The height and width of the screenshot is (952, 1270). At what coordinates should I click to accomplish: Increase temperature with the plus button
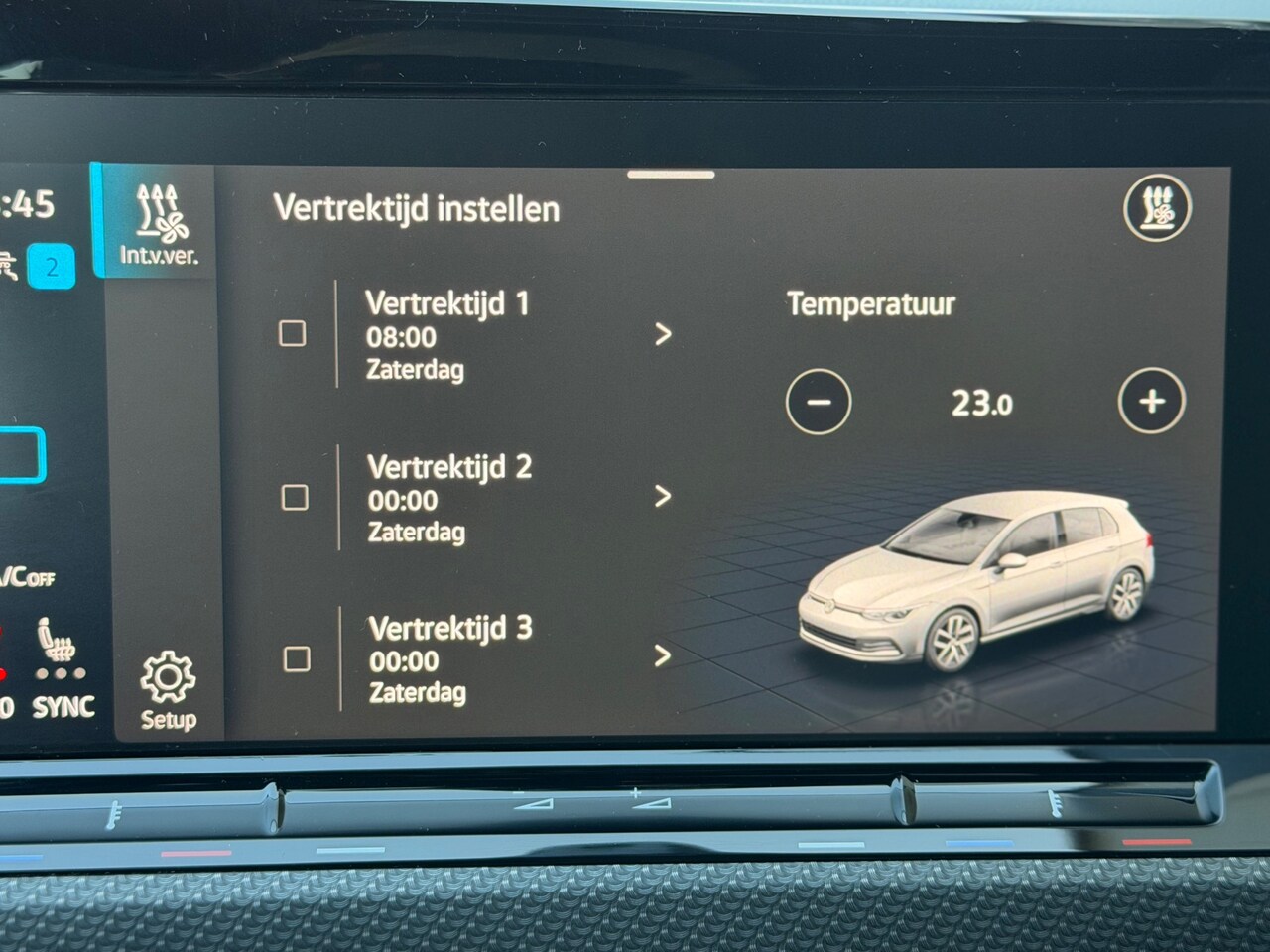point(1151,402)
